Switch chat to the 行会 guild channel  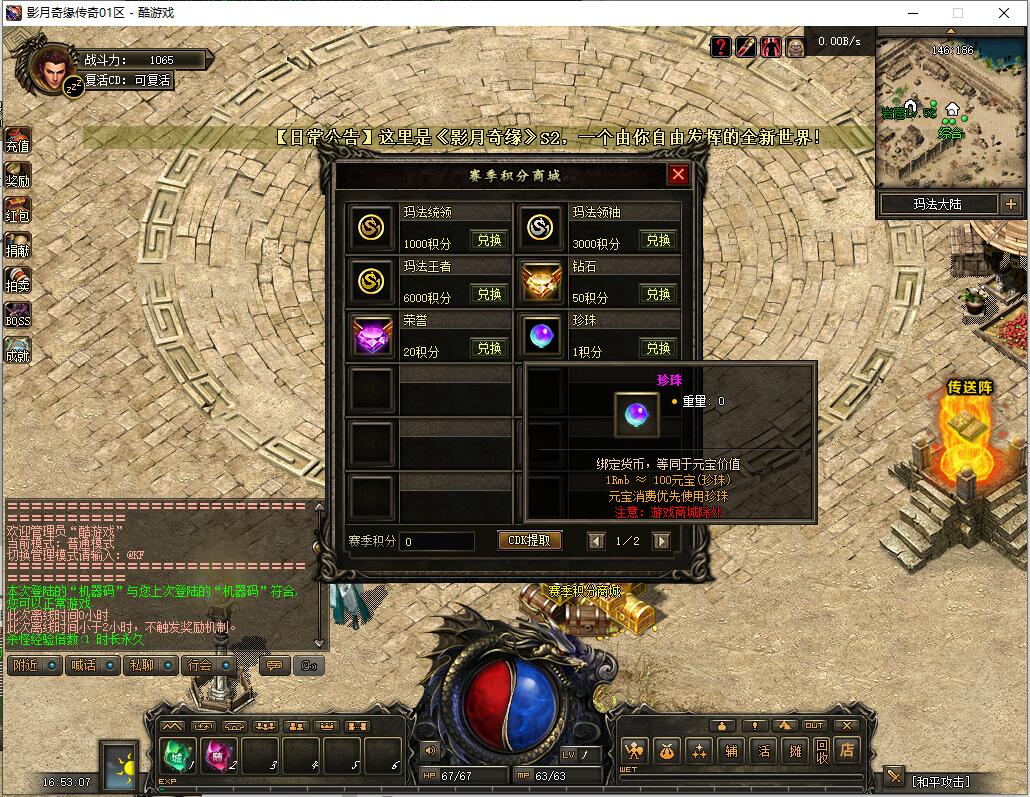200,665
